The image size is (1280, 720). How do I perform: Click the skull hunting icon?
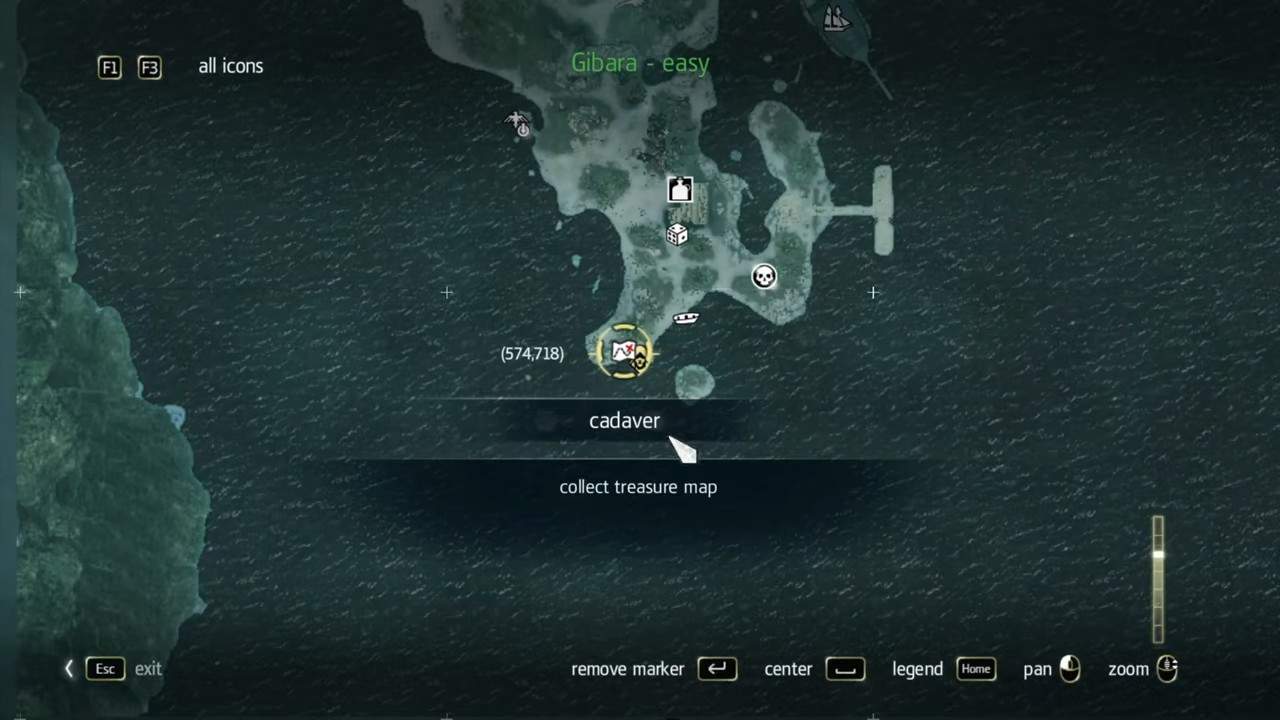click(764, 276)
